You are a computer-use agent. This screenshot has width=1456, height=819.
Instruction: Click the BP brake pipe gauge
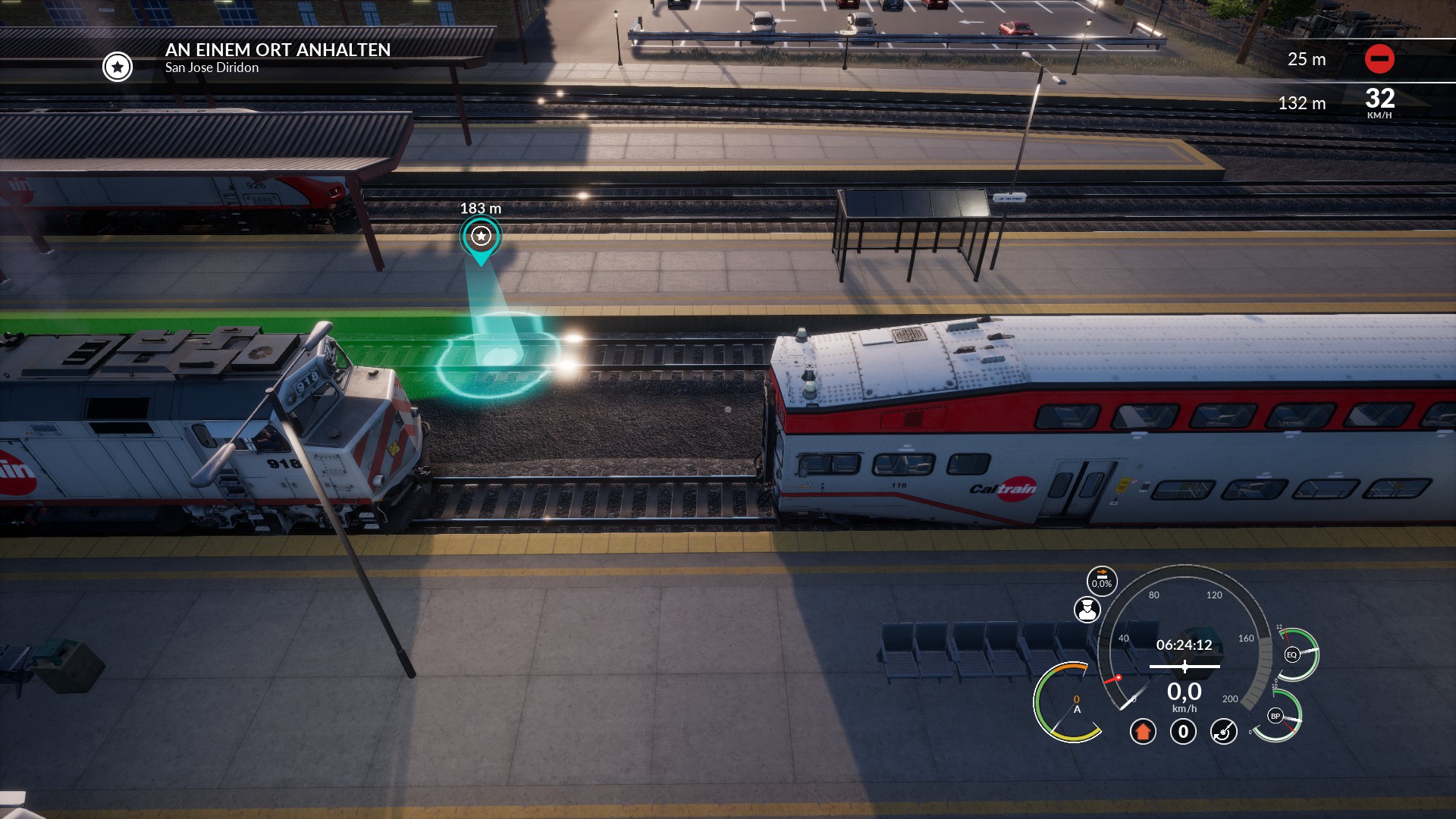1276,716
